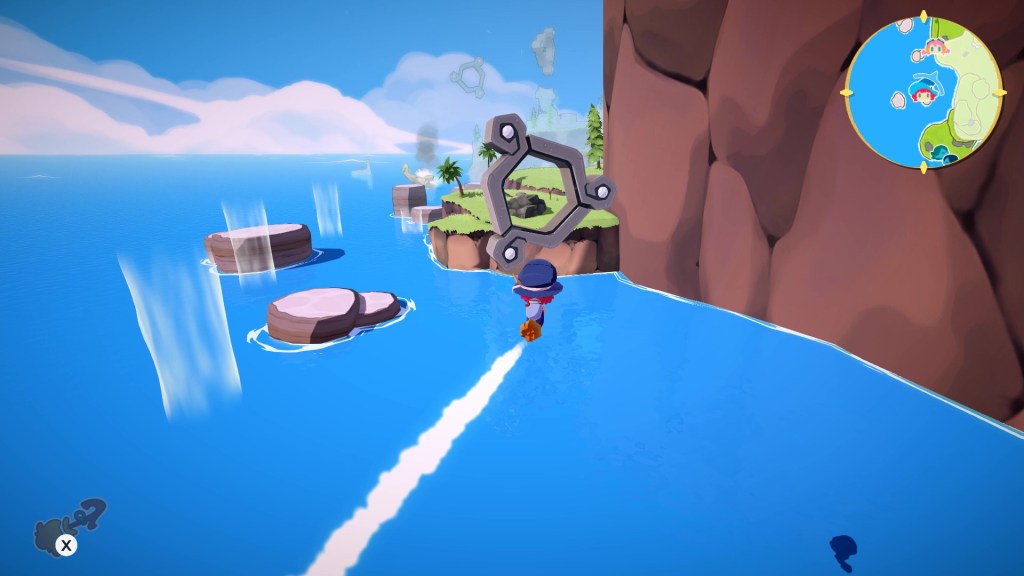Click the circular minimap

922,92
